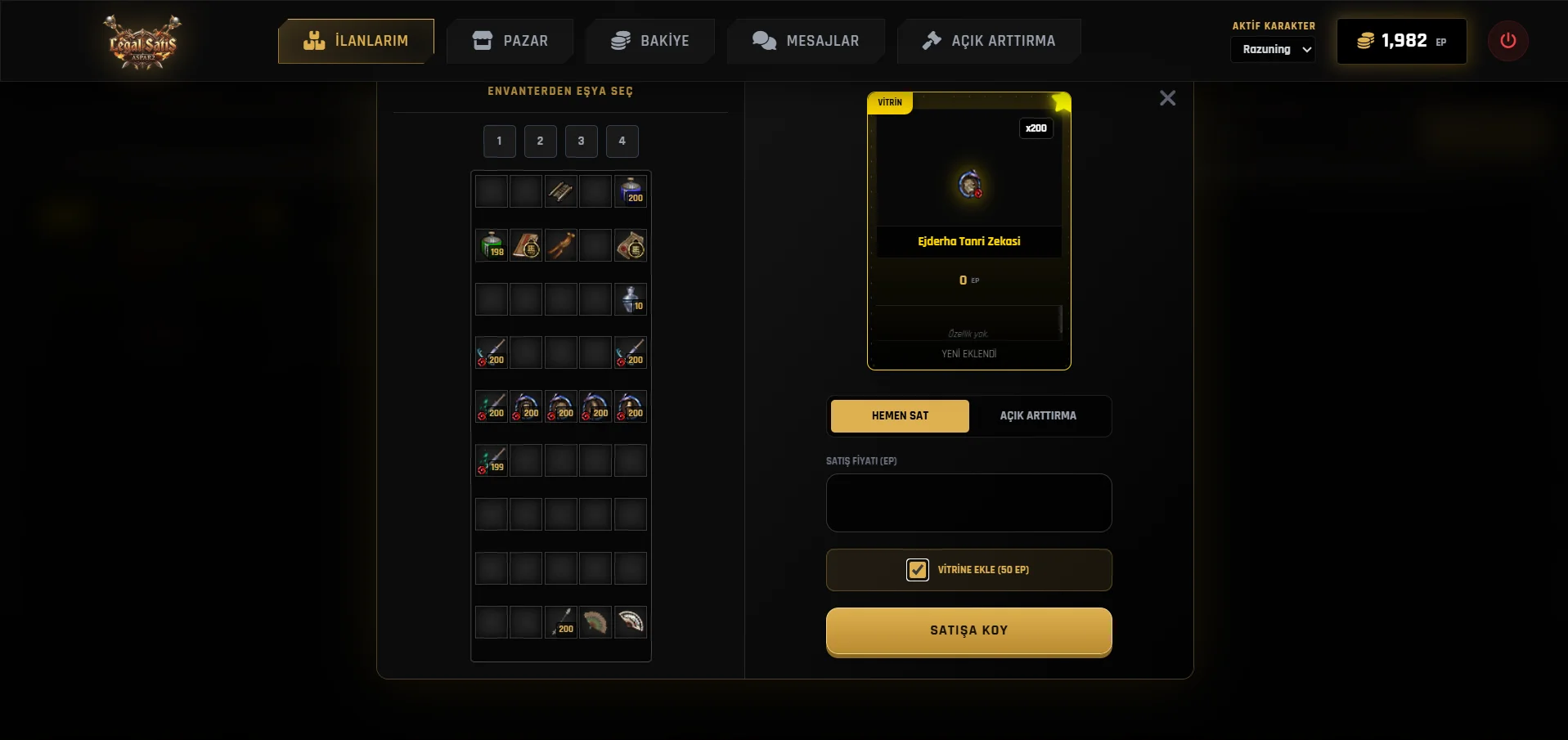Choose the Açık Arttırma auction mode
1568x740 pixels.
point(1038,415)
